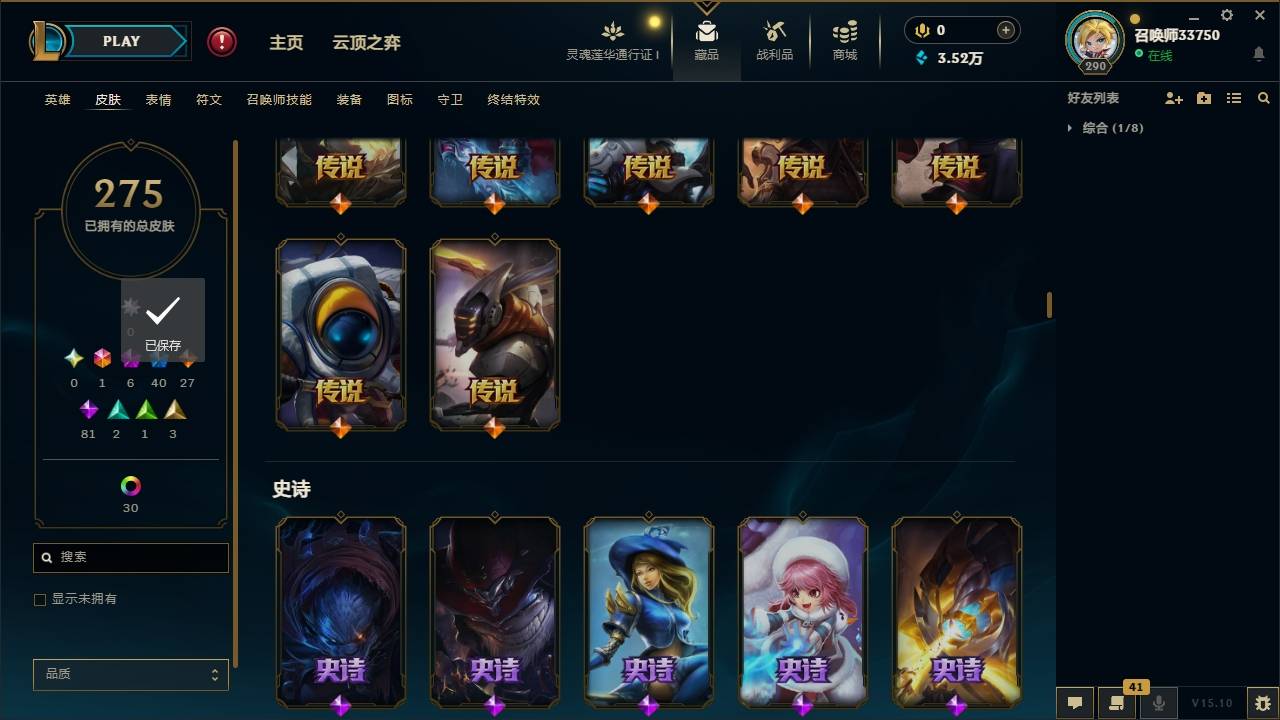Select the 英雄 collection tab
The height and width of the screenshot is (720, 1280).
[57, 100]
